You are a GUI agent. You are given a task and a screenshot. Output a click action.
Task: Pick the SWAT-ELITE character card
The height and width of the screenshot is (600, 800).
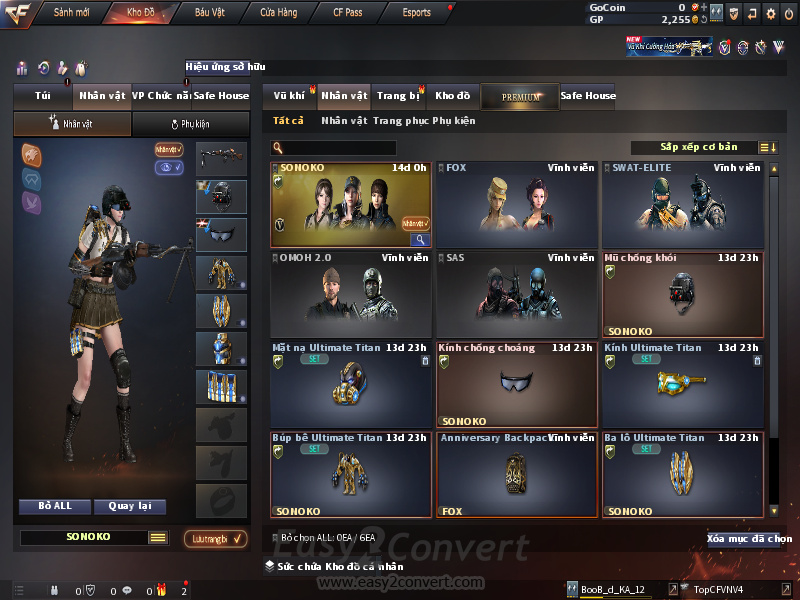coord(683,204)
